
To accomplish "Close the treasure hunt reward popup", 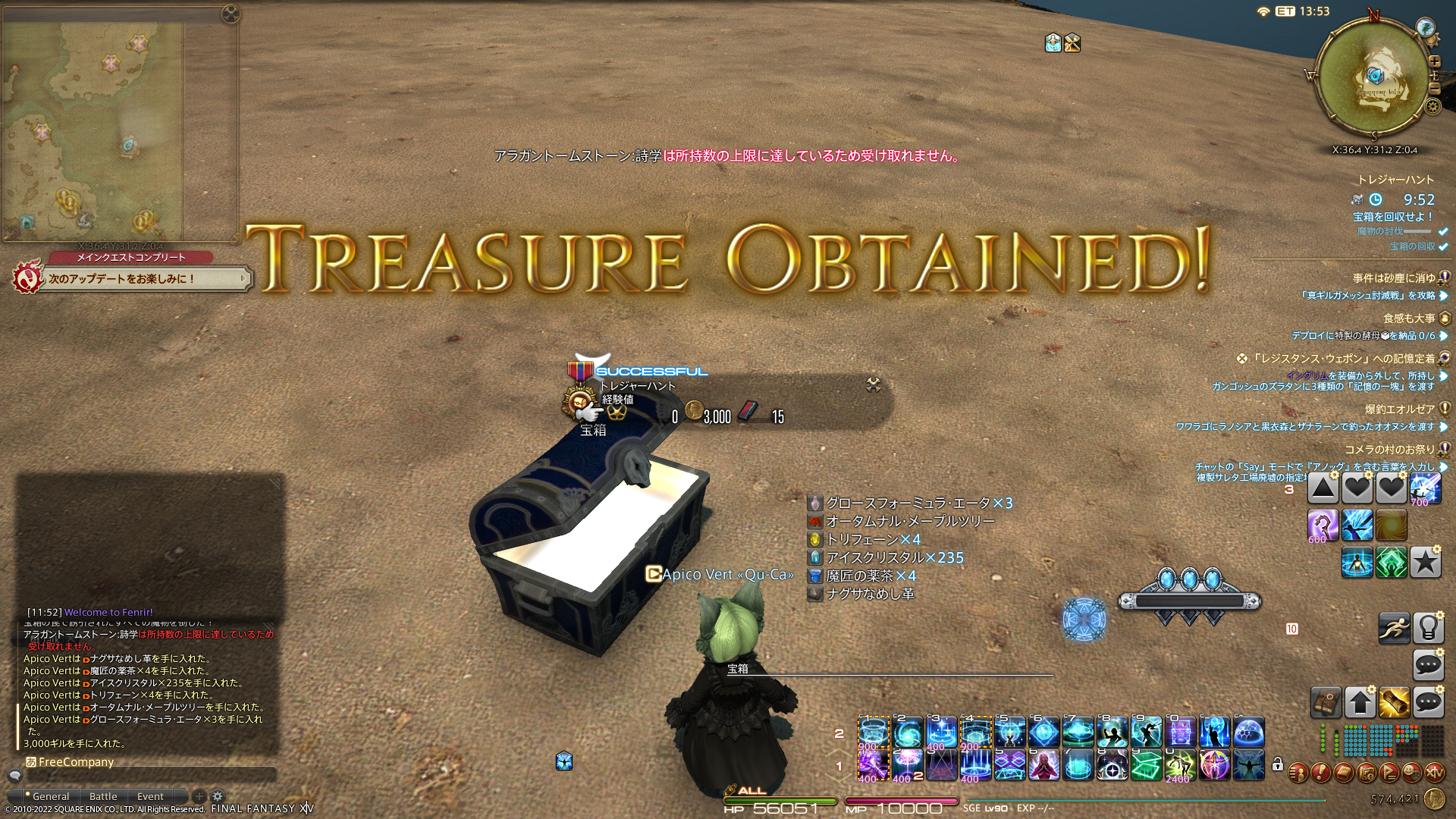I will (874, 384).
